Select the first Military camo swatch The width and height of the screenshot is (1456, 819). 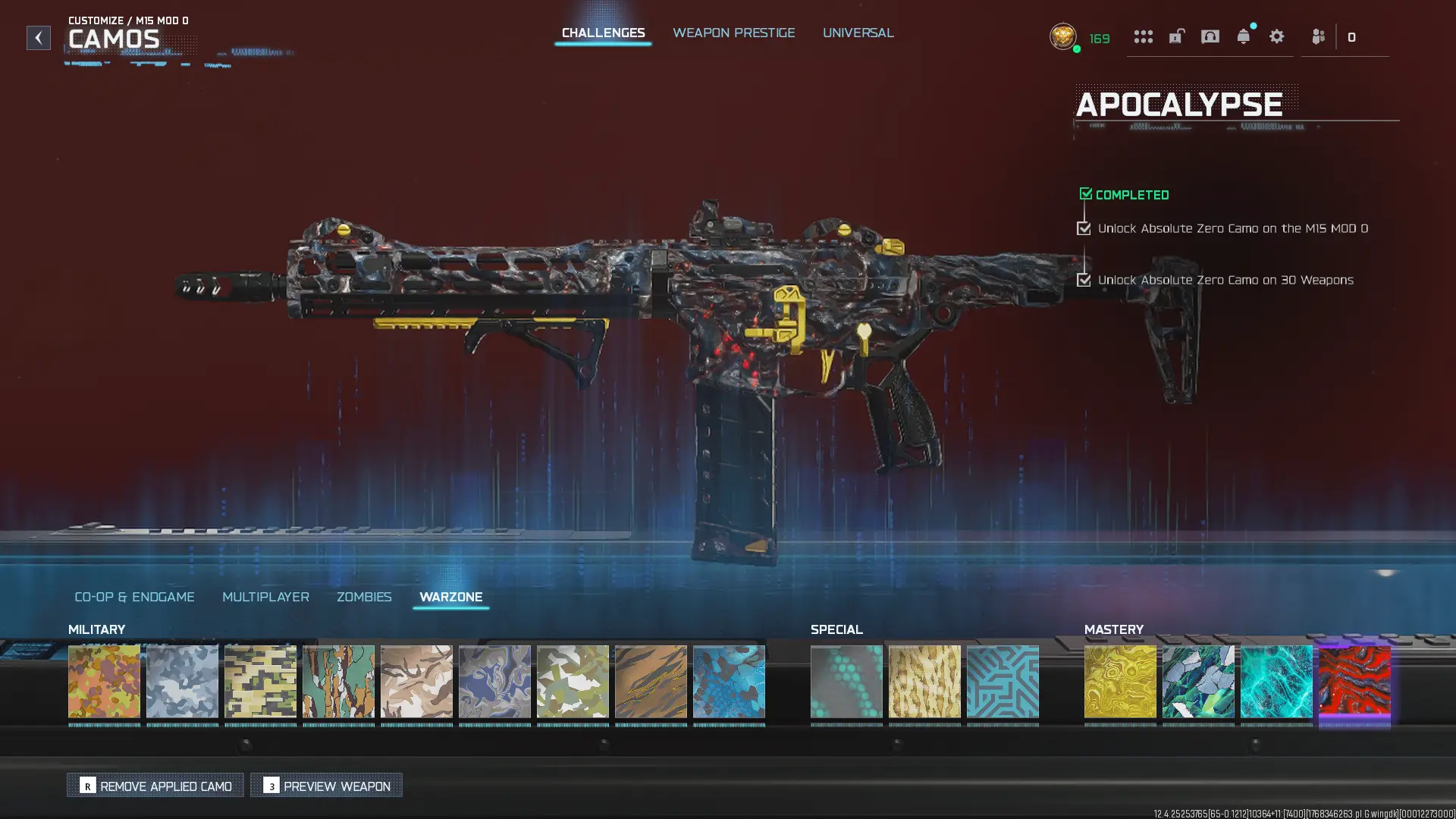click(x=105, y=682)
